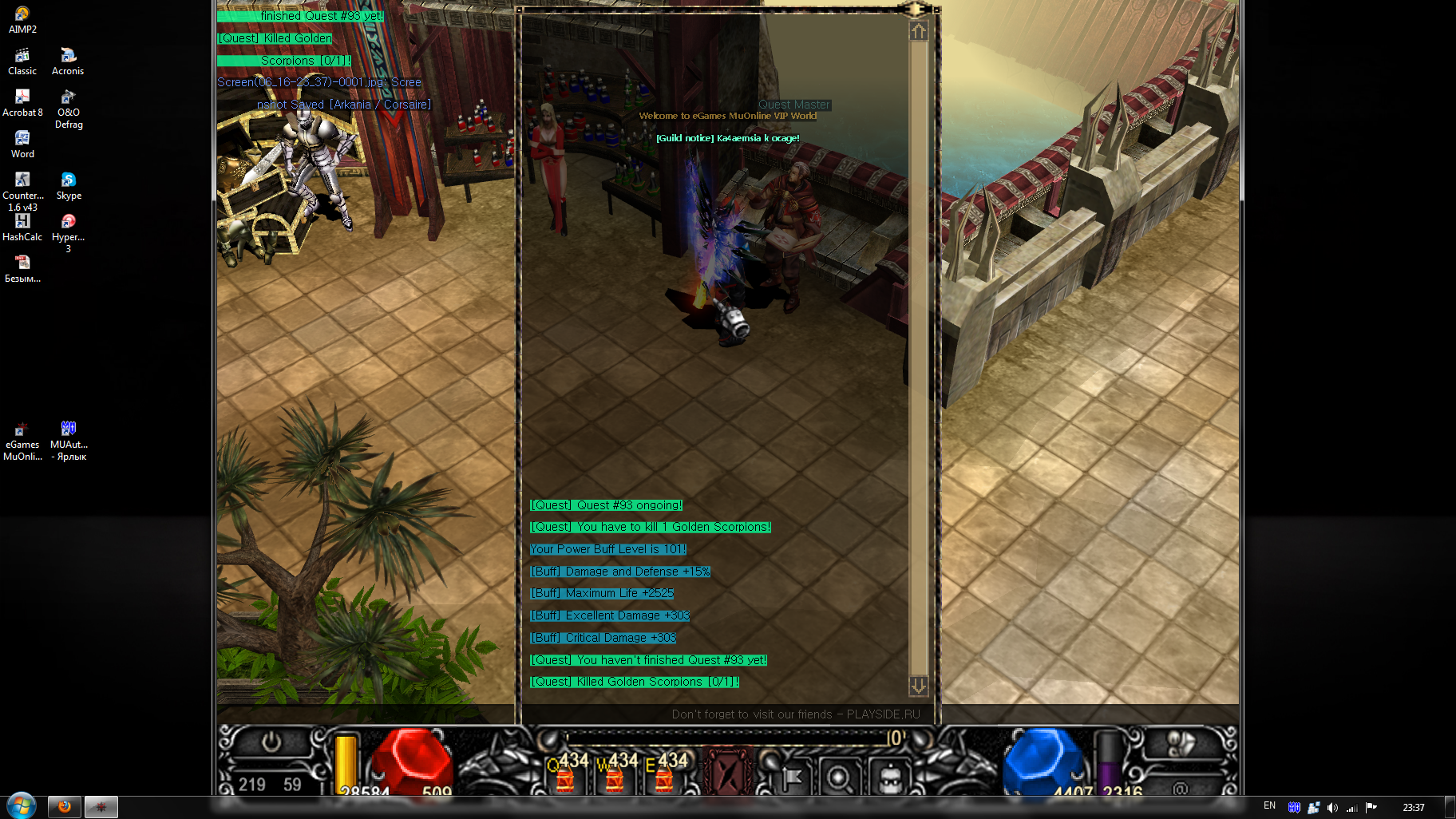Open the Windows Start menu
The width and height of the screenshot is (1456, 819).
click(x=22, y=806)
